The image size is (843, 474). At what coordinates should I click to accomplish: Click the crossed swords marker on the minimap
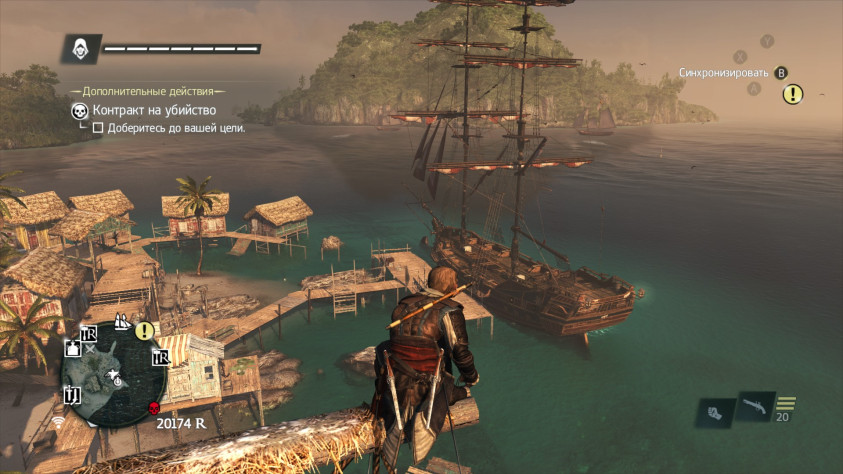[92, 350]
